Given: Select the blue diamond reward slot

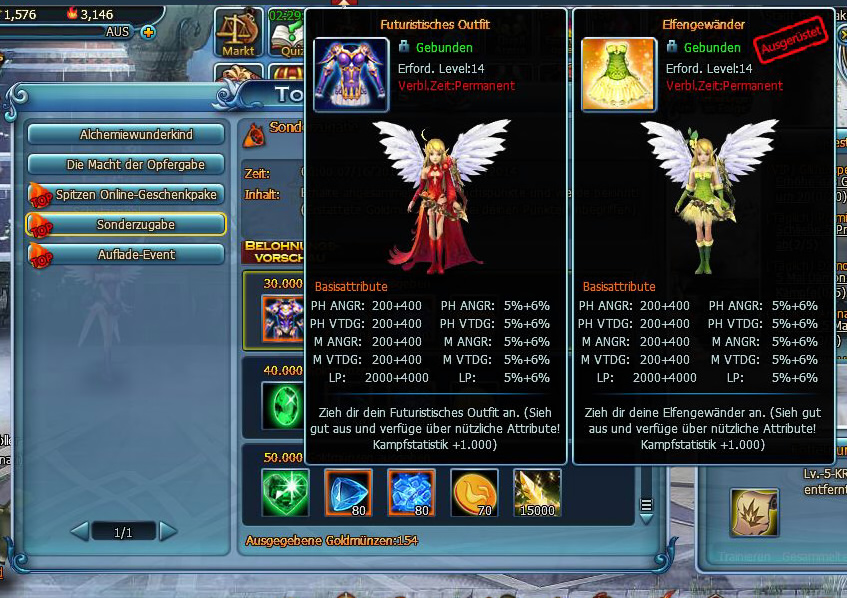Looking at the screenshot, I should tap(348, 493).
